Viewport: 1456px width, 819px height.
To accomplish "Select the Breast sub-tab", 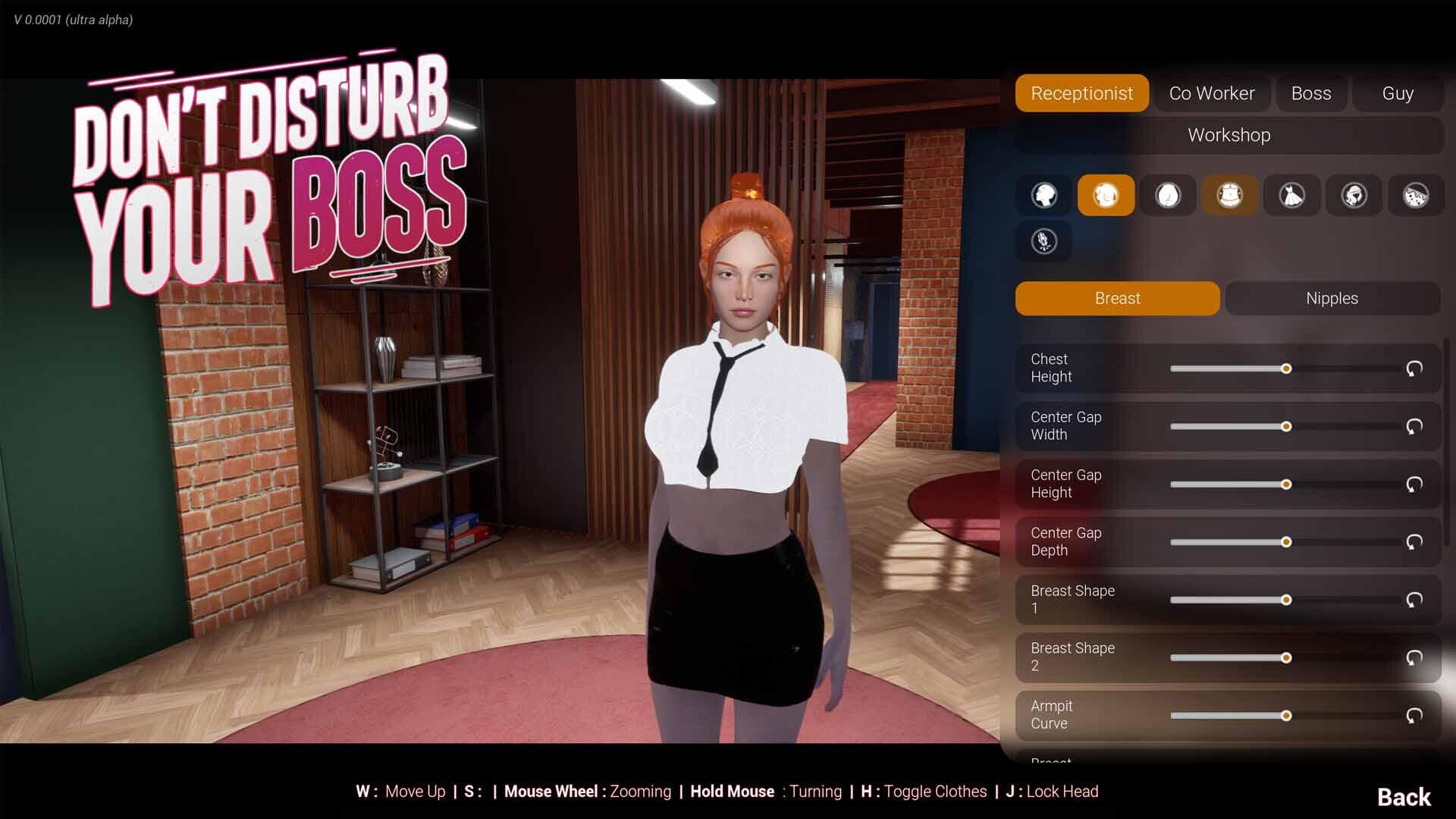I will click(x=1117, y=298).
